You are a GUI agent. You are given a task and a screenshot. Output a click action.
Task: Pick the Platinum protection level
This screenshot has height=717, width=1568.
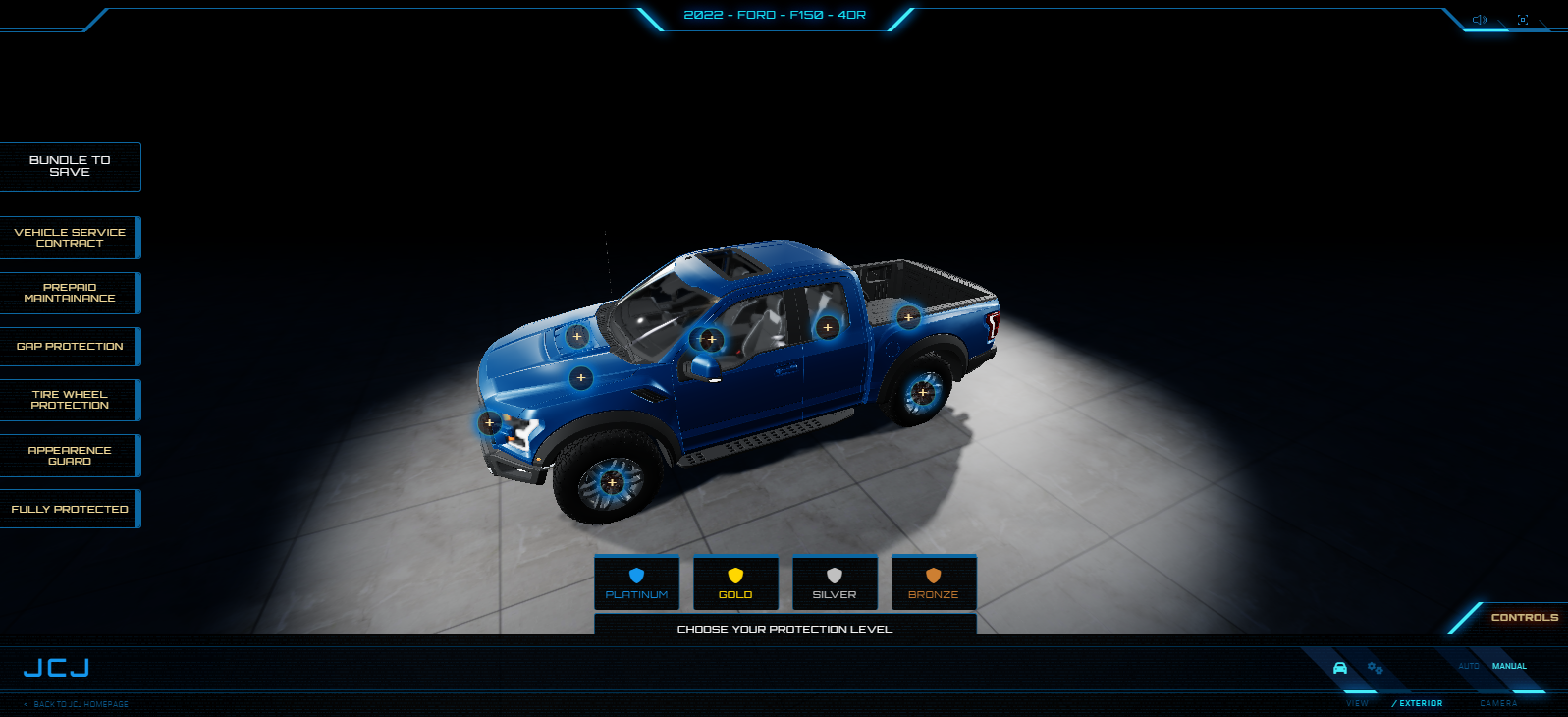coord(636,582)
